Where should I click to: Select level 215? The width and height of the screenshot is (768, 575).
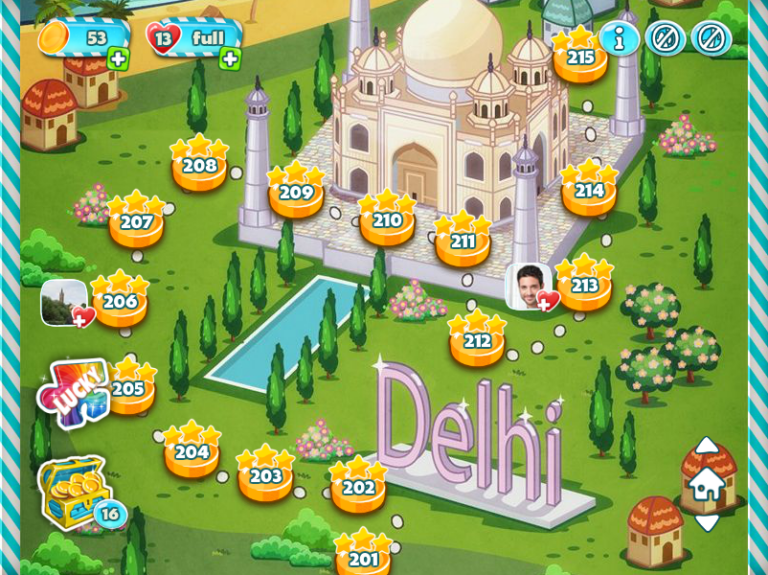coord(580,58)
